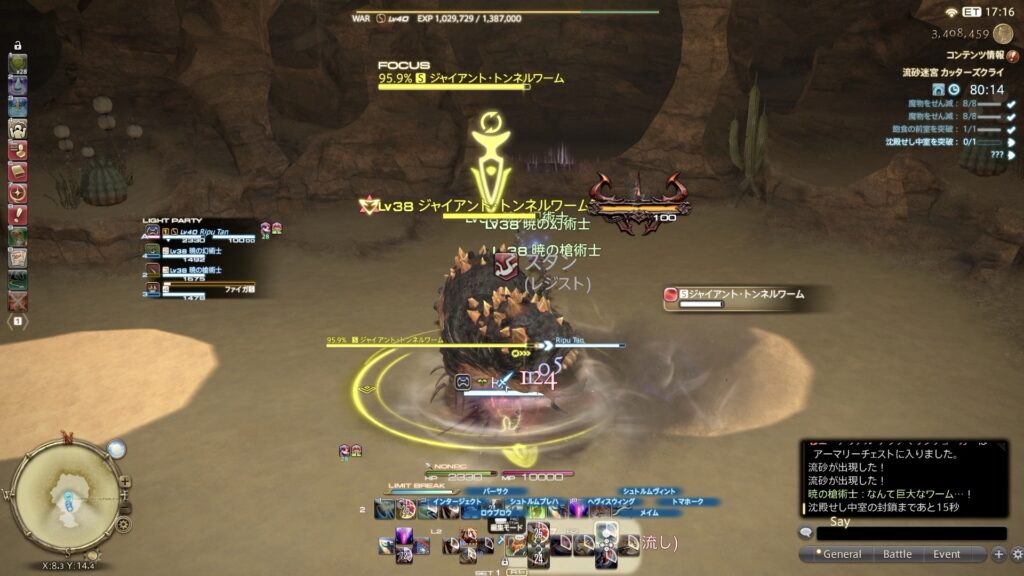Viewport: 1024px width, 576px height.
Task: Click the speech bubble chat mode icon
Action: click(806, 533)
